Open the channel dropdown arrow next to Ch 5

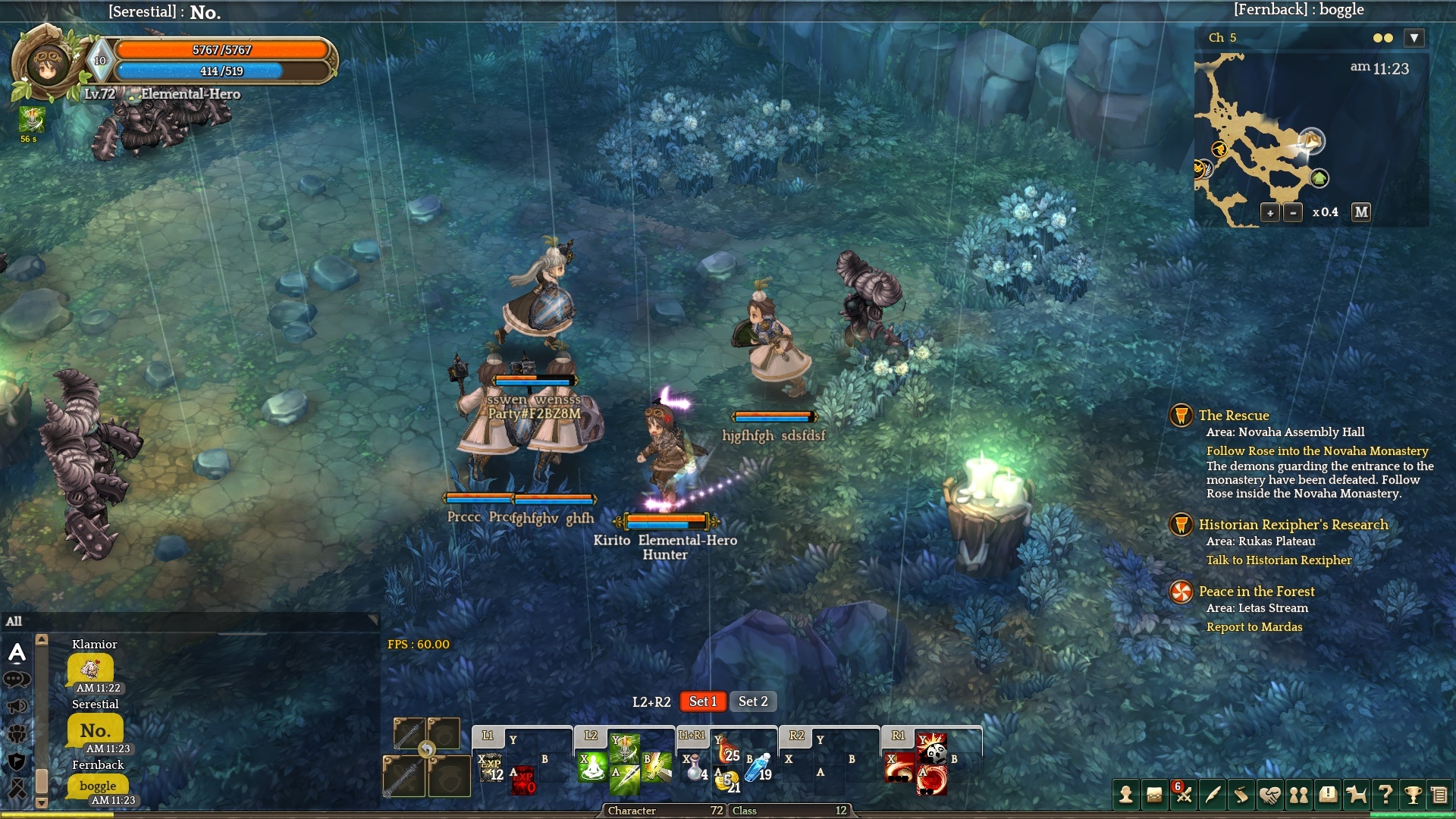pos(1414,38)
